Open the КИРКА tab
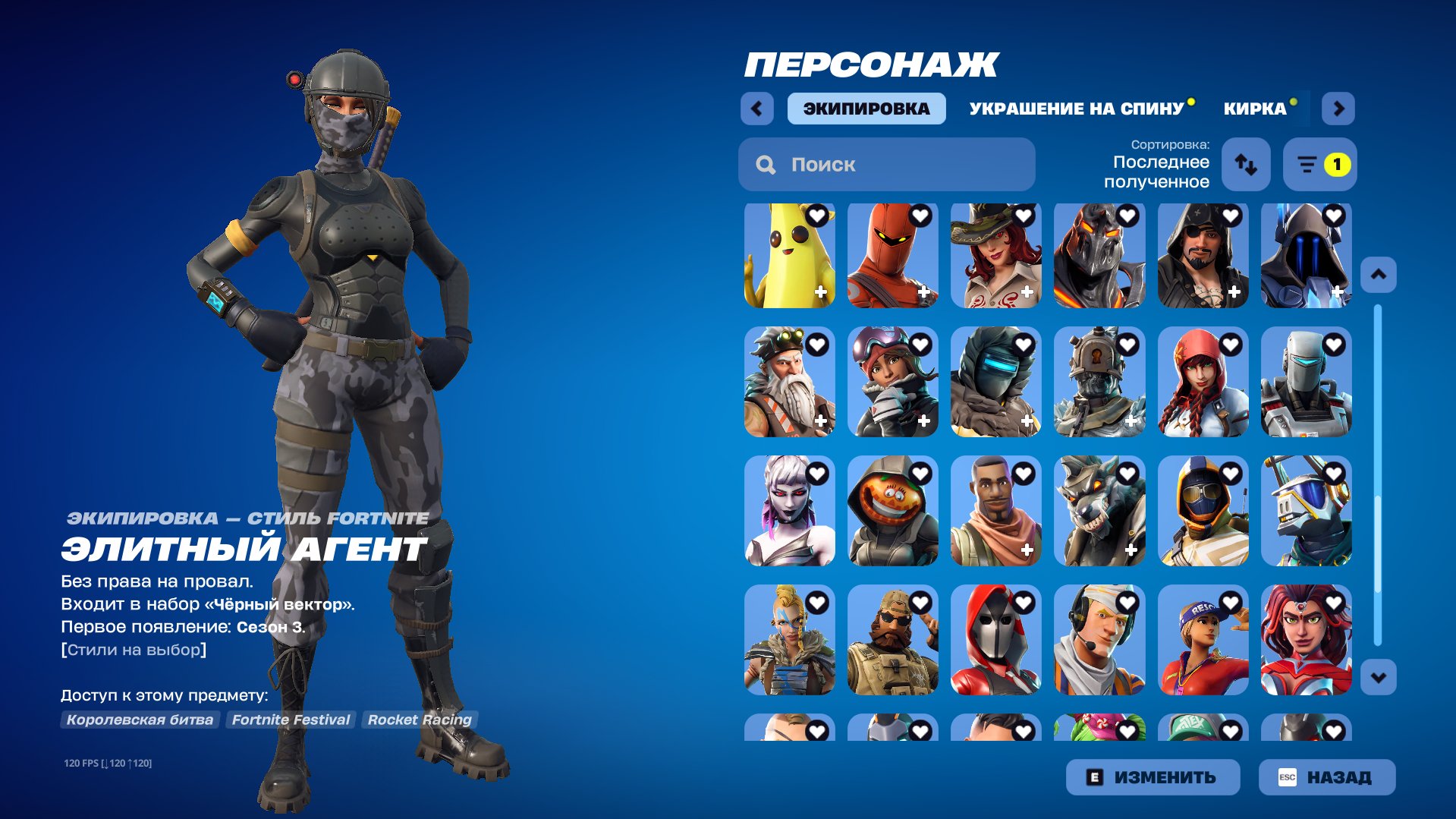Screen dimensions: 1456x819 (x=1253, y=108)
